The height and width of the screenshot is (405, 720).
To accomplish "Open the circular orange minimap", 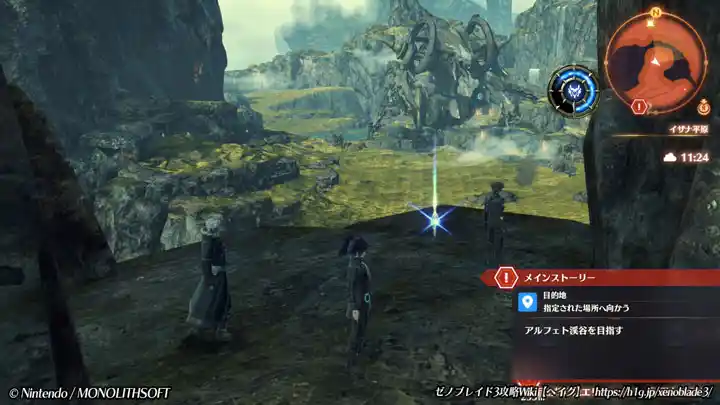I will [655, 58].
